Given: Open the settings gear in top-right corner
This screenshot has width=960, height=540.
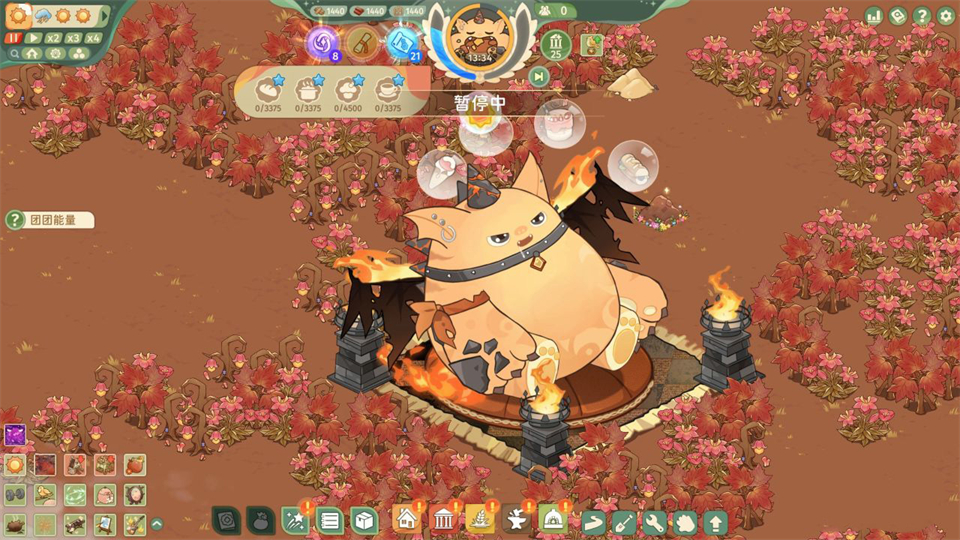Looking at the screenshot, I should (945, 16).
